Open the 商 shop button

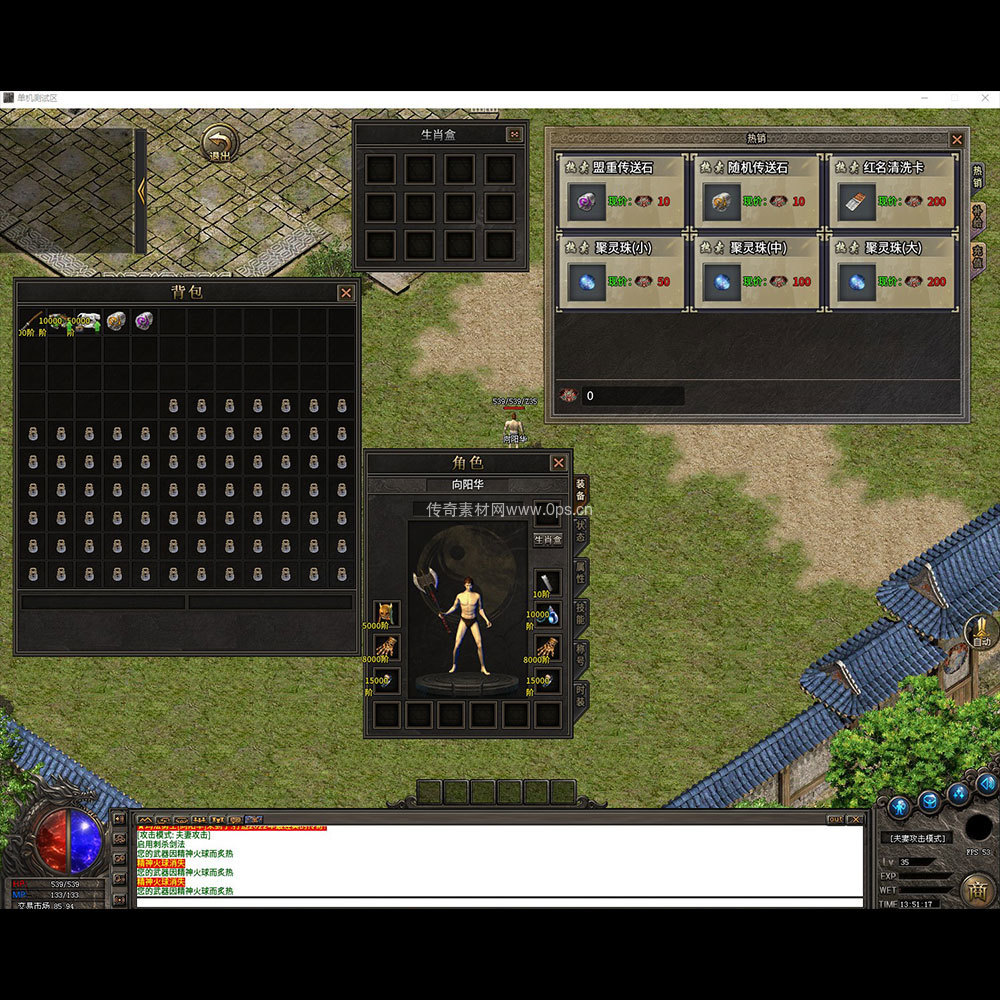click(977, 888)
